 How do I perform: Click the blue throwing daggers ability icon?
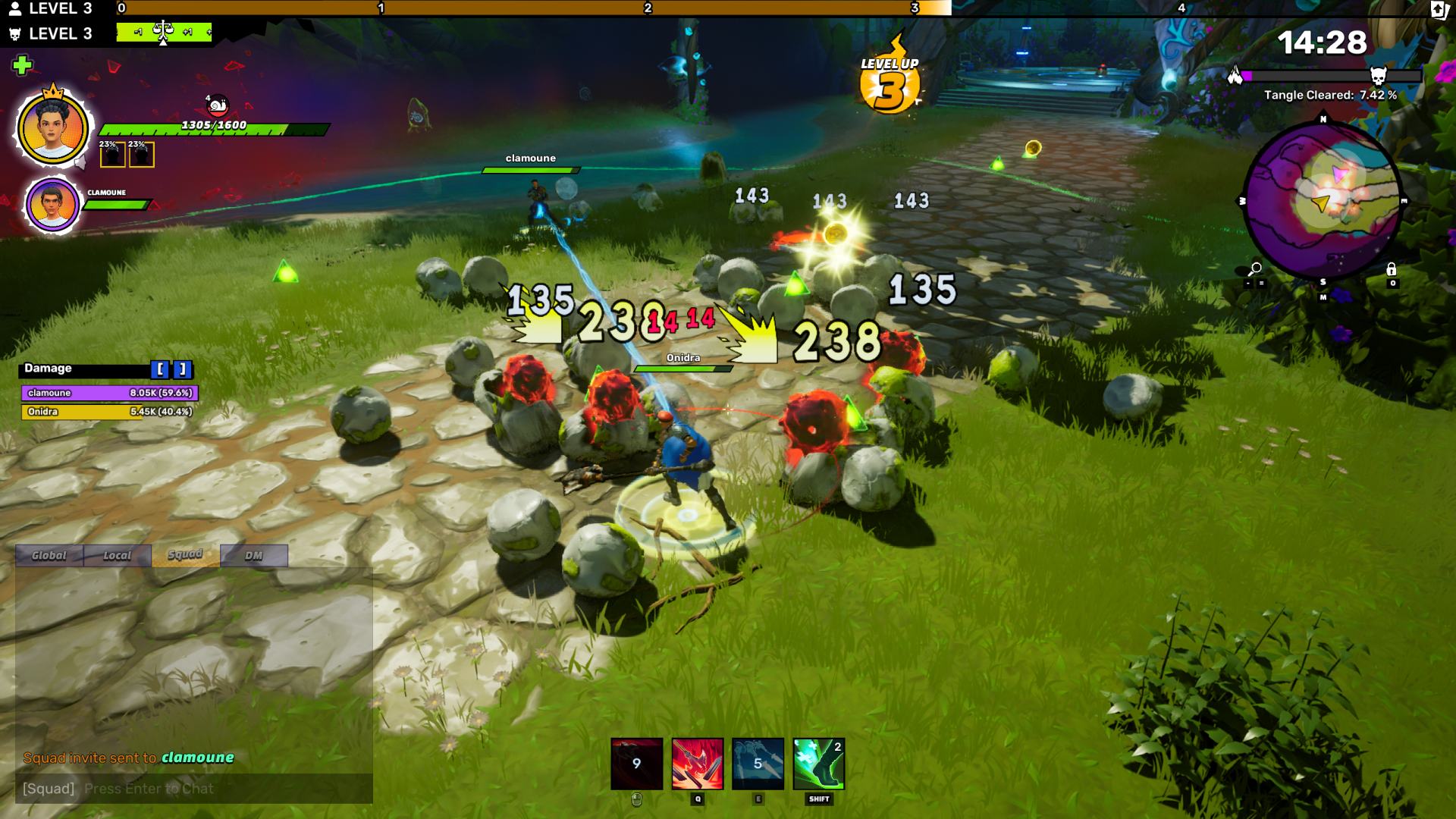(x=758, y=764)
